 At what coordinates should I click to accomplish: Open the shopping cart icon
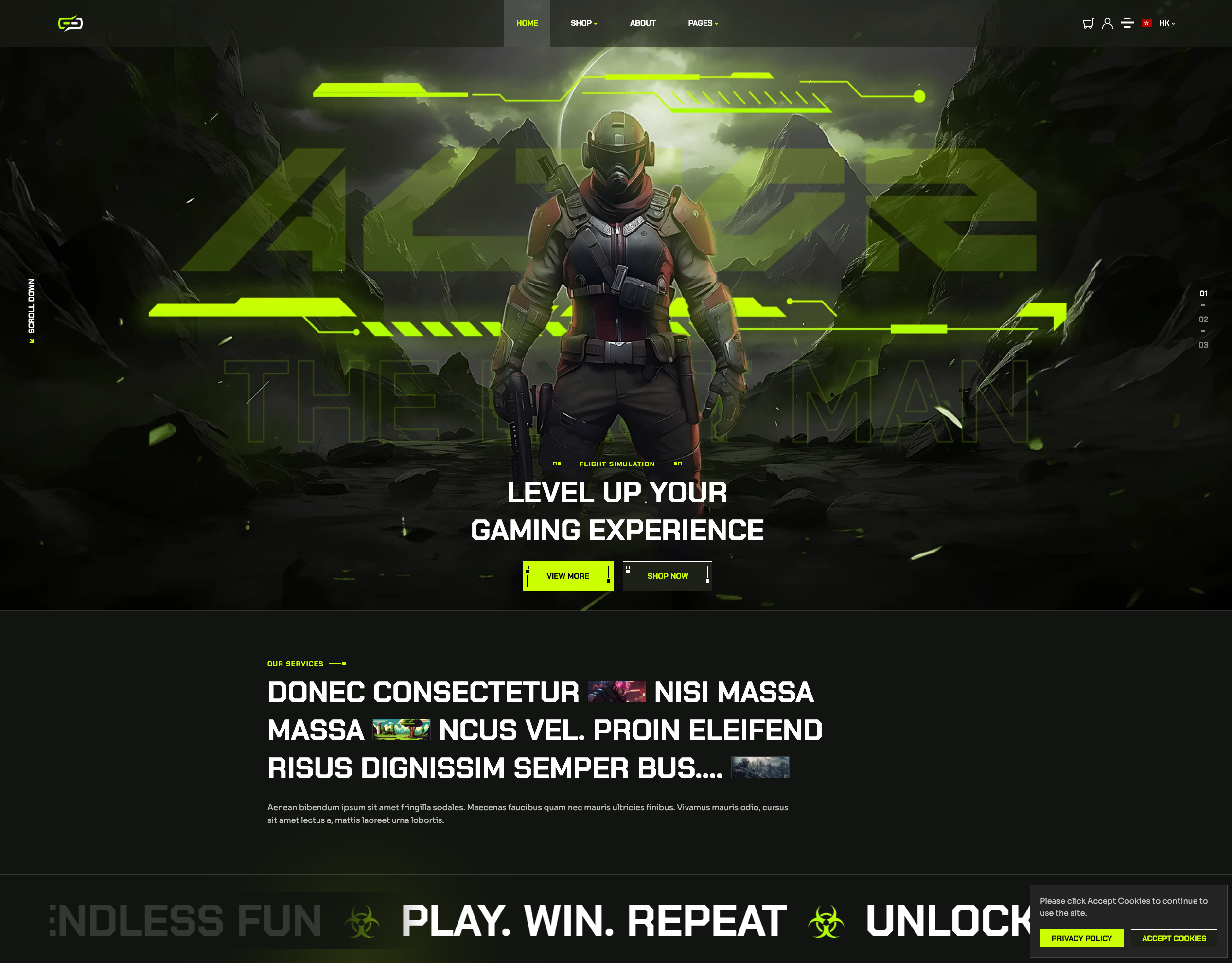tap(1088, 22)
